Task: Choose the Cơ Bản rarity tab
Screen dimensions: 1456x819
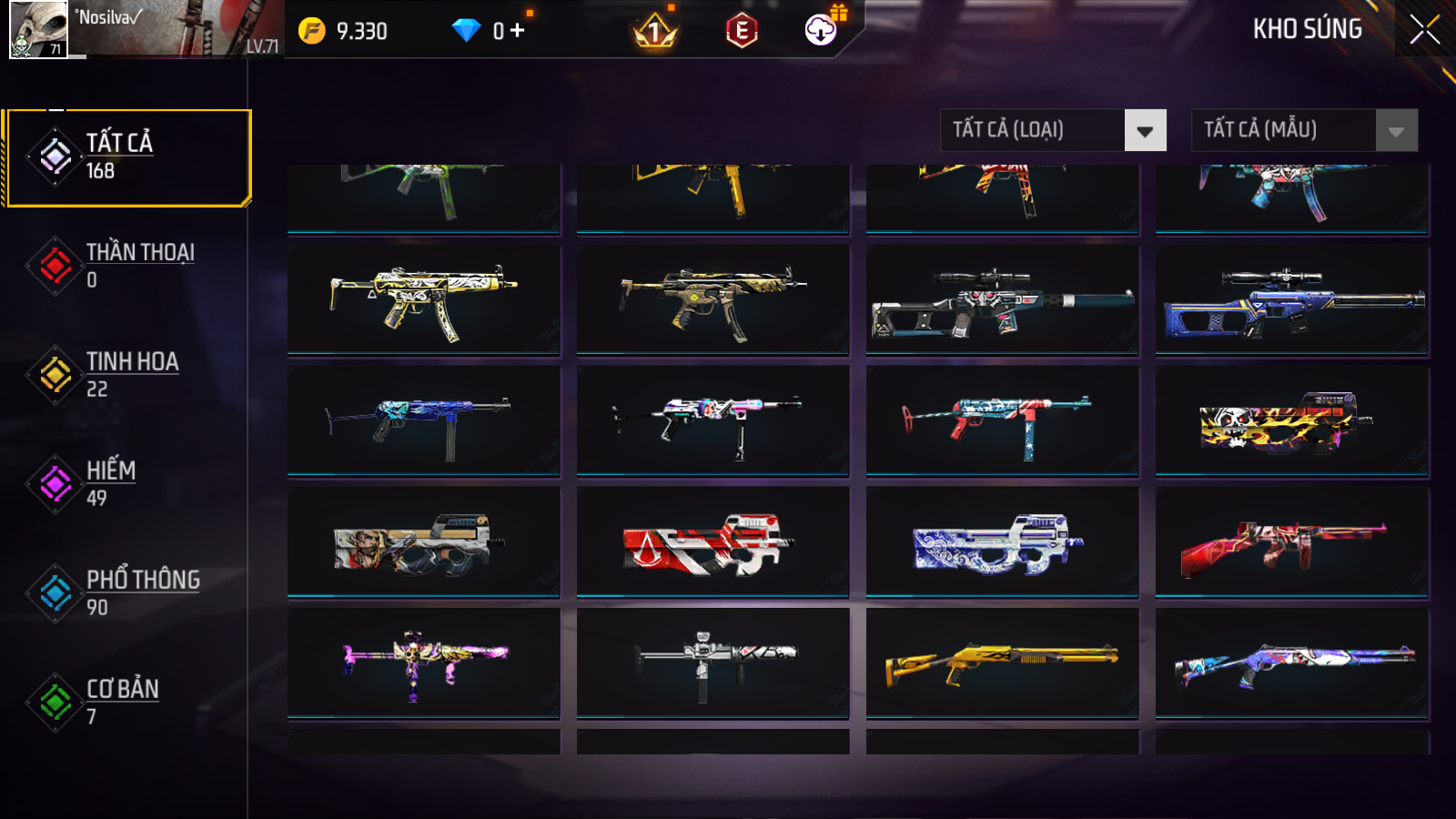Action: point(127,703)
